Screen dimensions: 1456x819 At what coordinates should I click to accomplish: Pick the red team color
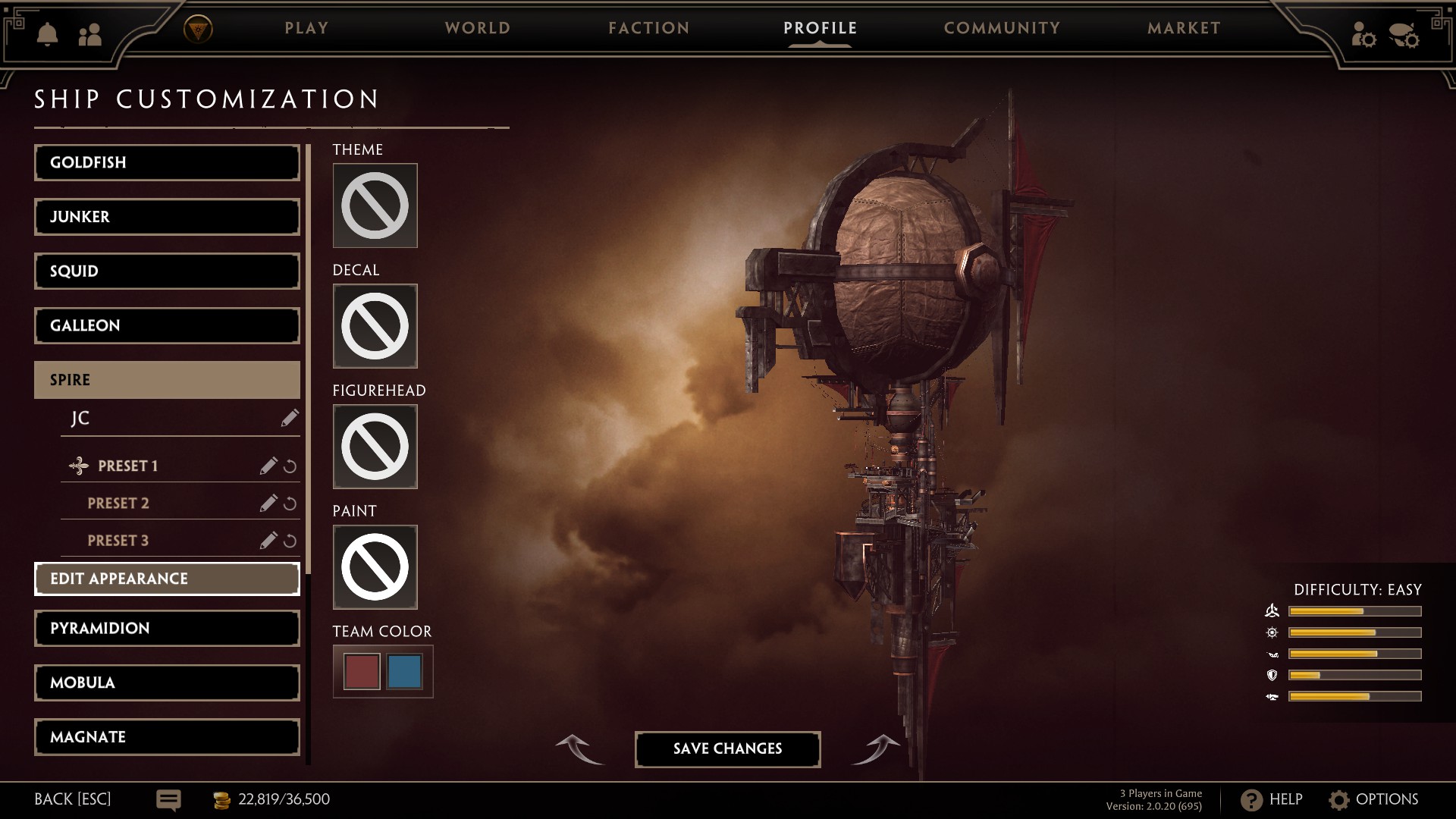tap(362, 672)
